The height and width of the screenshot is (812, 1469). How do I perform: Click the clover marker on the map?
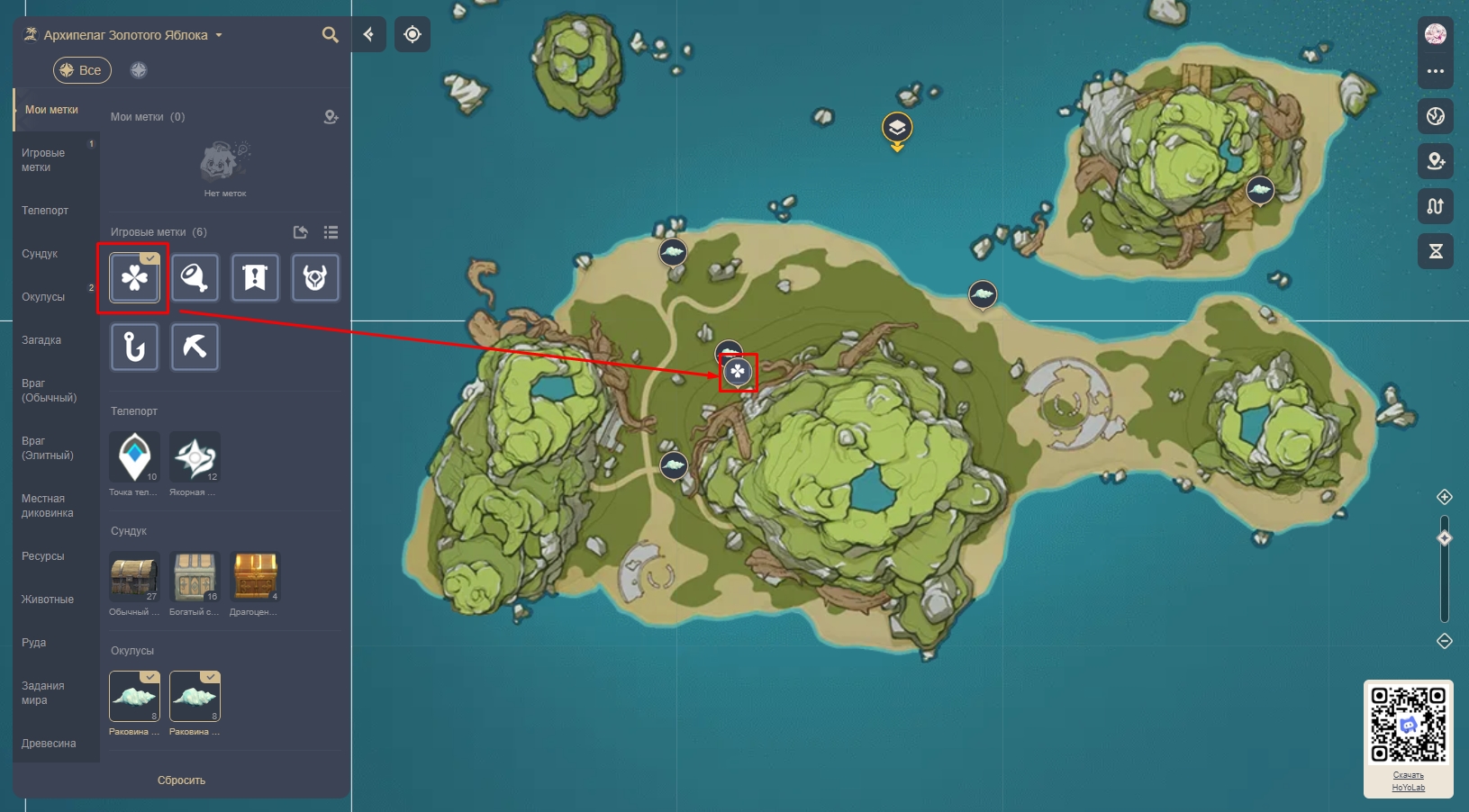click(738, 371)
